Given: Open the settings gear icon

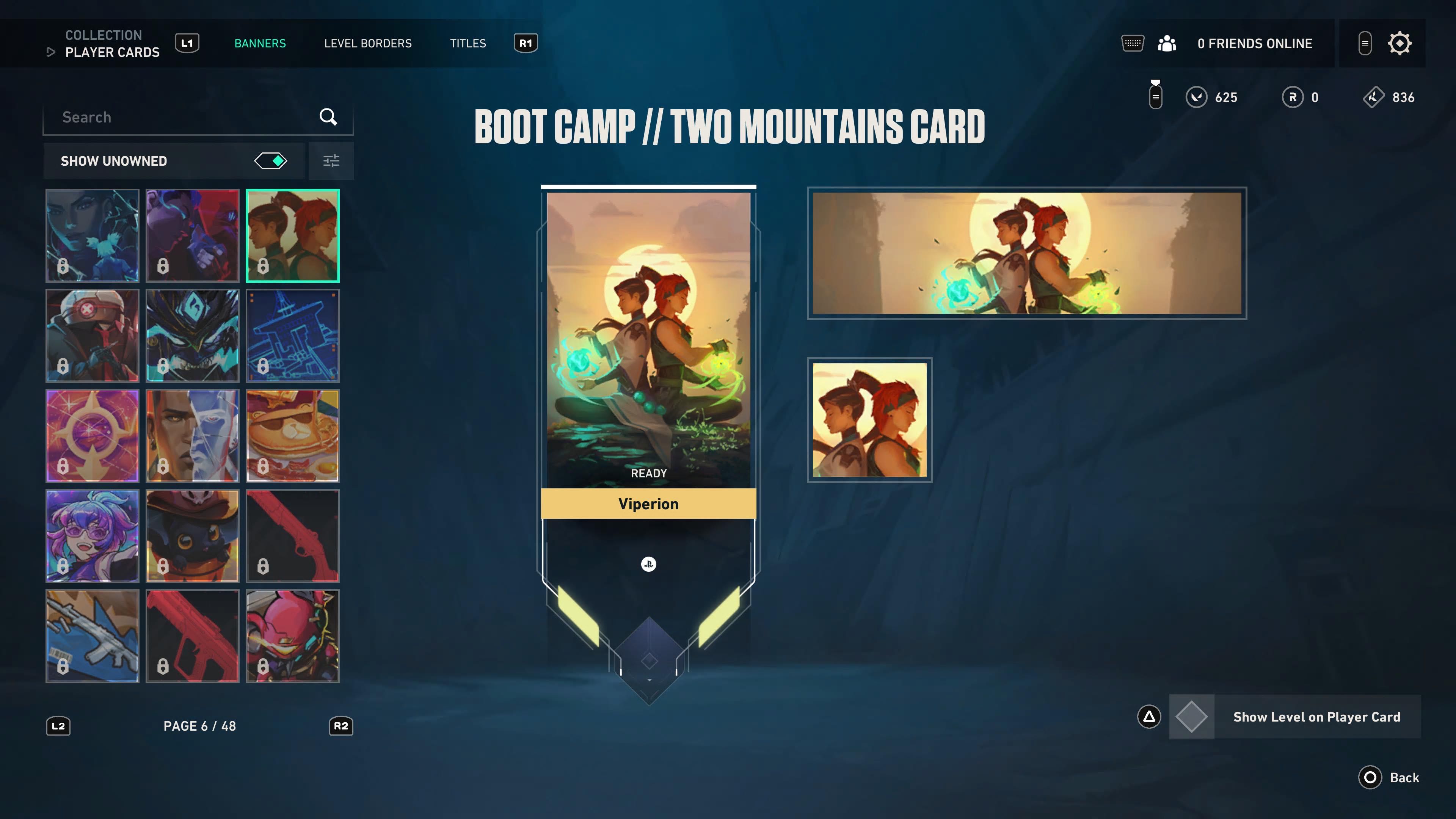Looking at the screenshot, I should pyautogui.click(x=1399, y=44).
